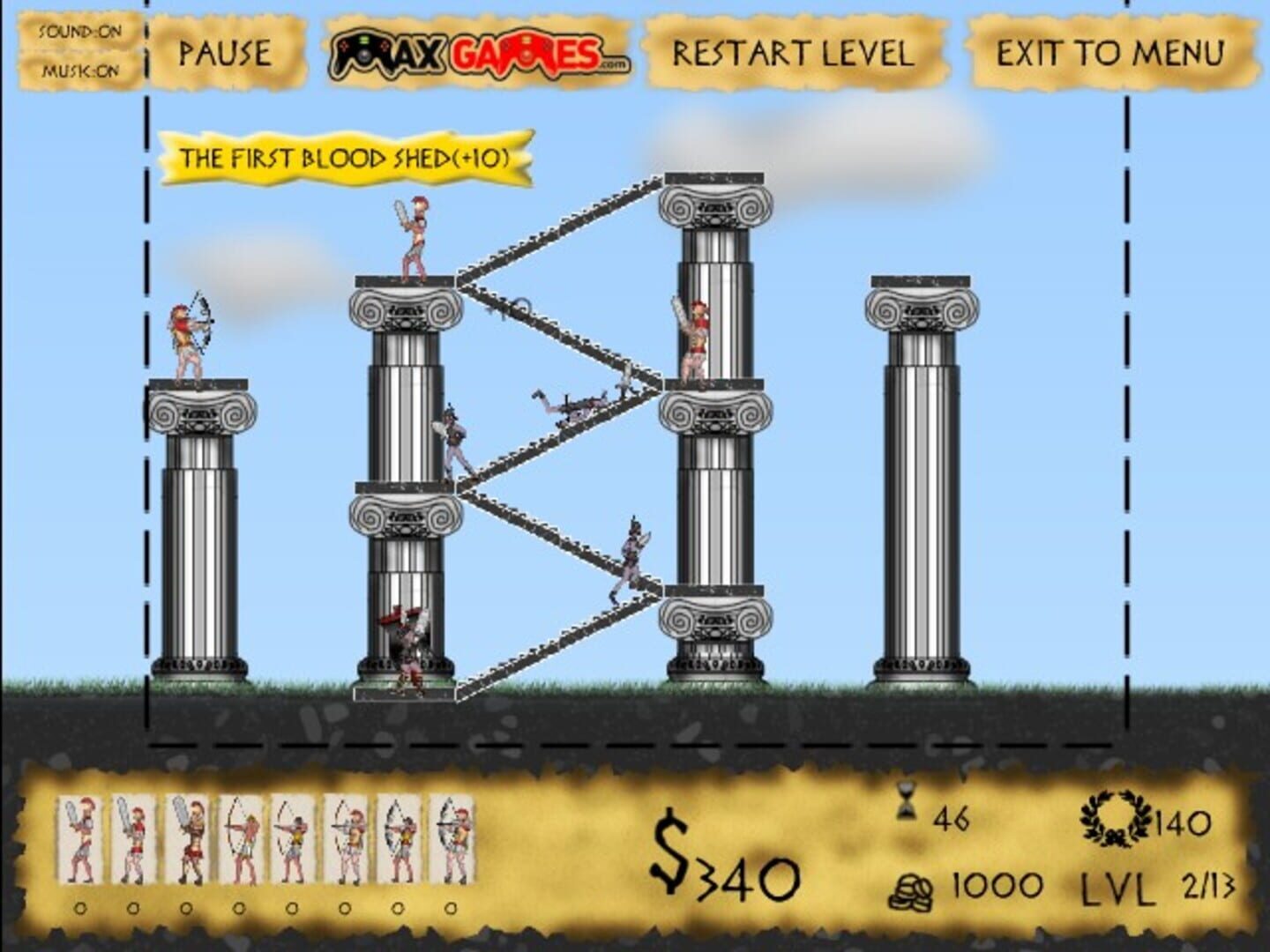This screenshot has height=952, width=1270.
Task: Dismiss THE FIRST BLOOD SHED banner
Action: click(x=344, y=159)
